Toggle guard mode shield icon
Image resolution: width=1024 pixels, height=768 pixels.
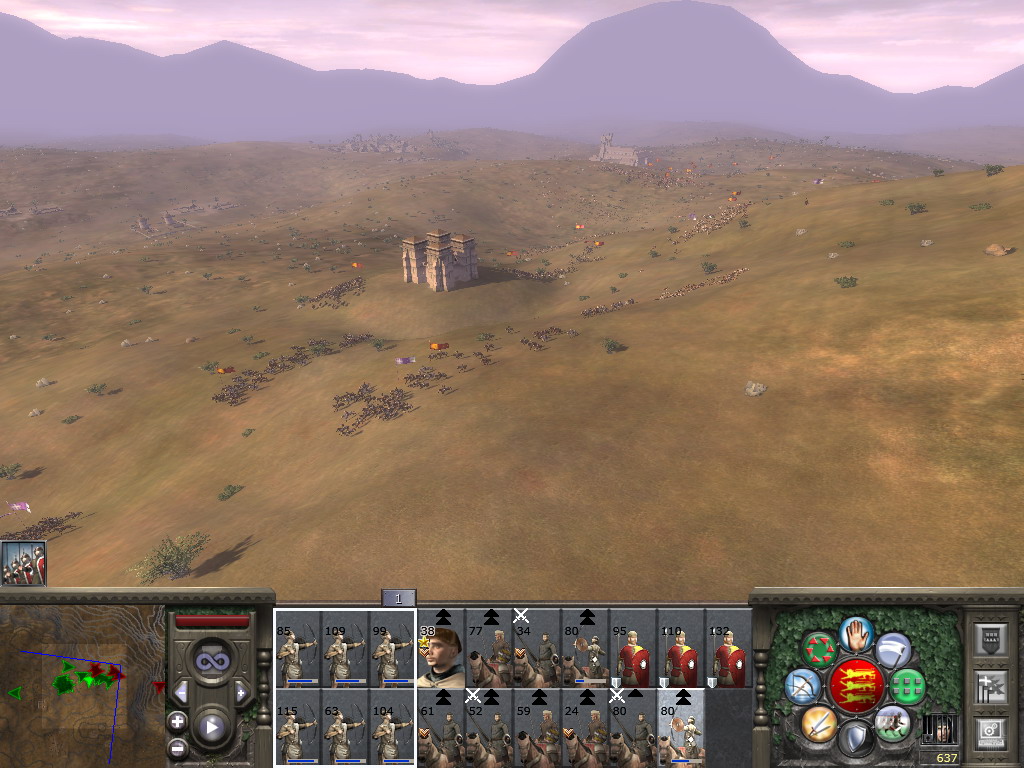[856, 740]
